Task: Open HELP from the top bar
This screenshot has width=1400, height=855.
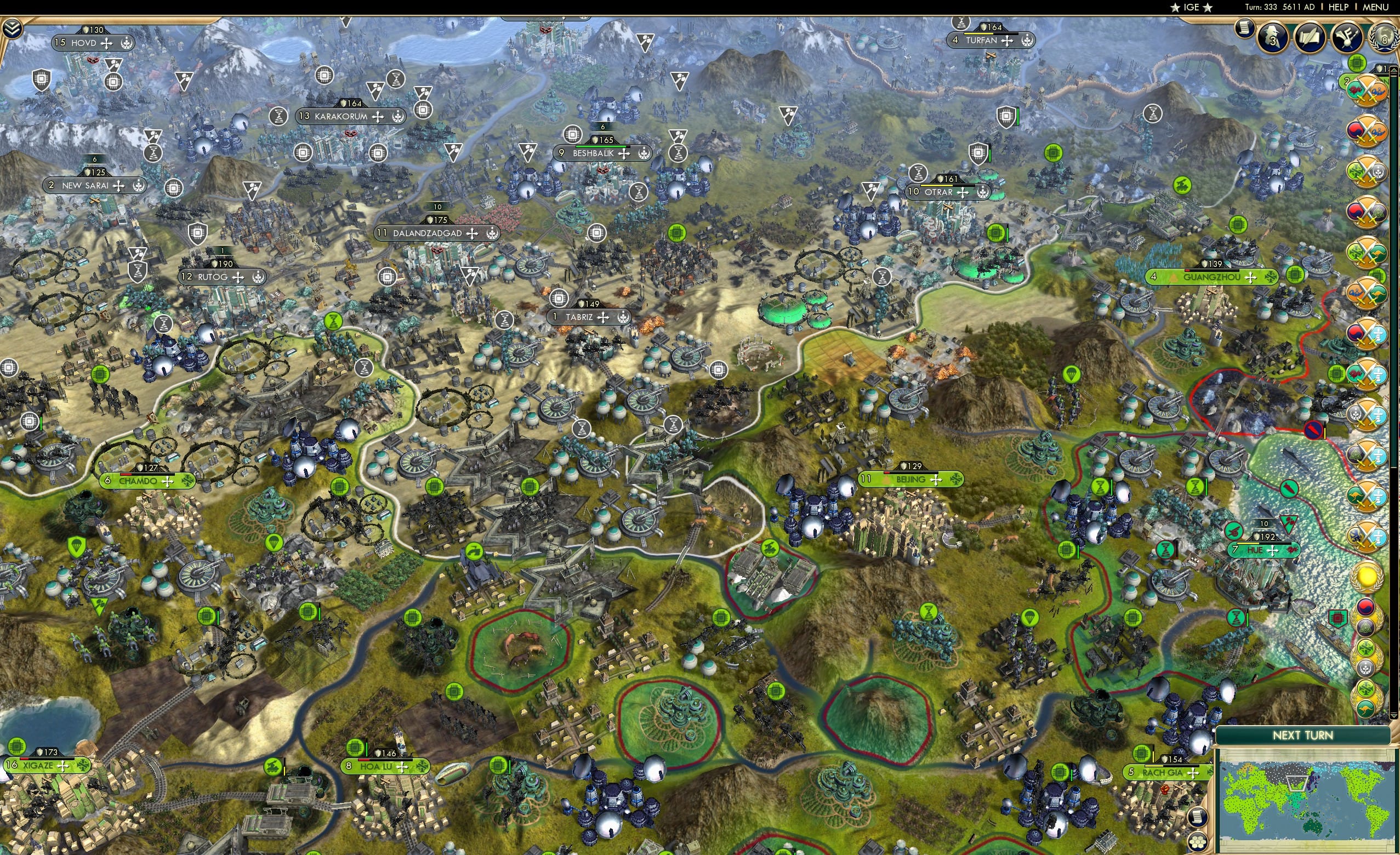Action: point(1339,7)
